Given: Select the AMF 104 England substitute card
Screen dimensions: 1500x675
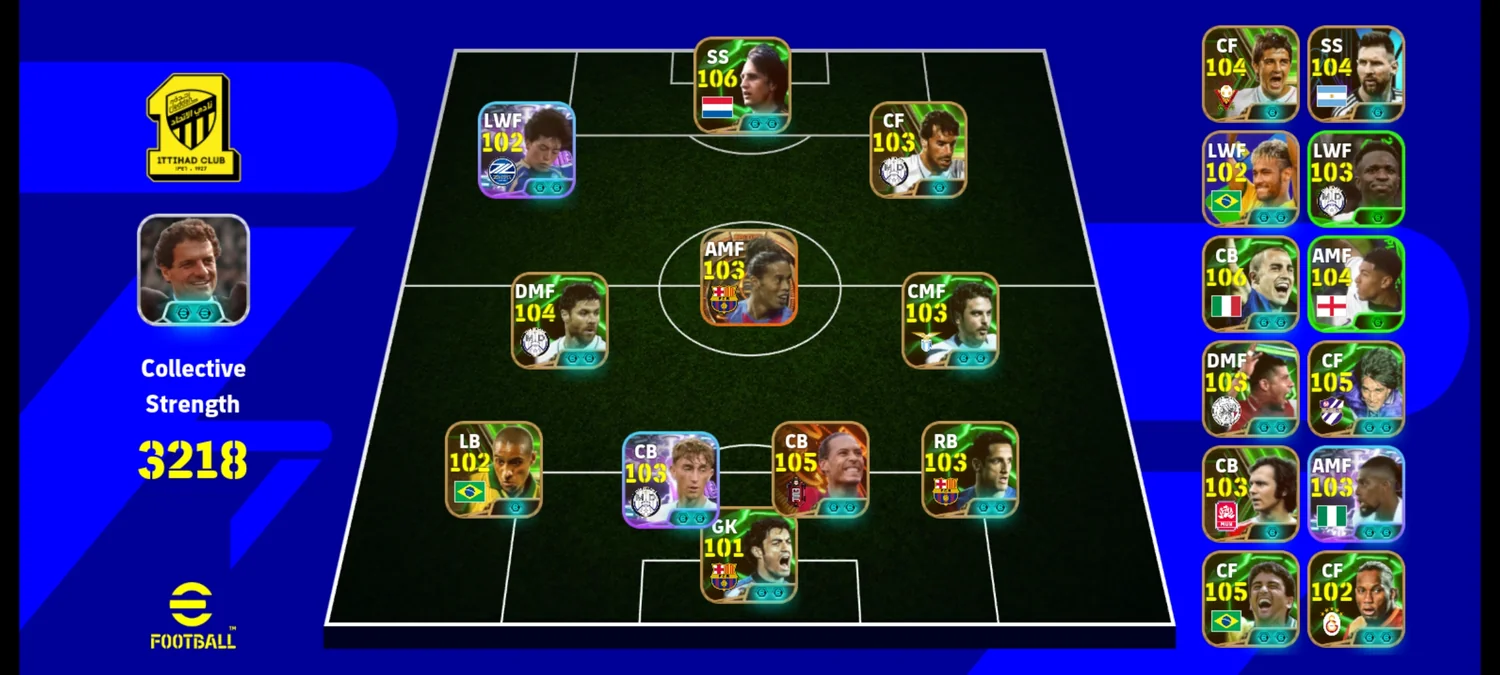Looking at the screenshot, I should pyautogui.click(x=1356, y=284).
